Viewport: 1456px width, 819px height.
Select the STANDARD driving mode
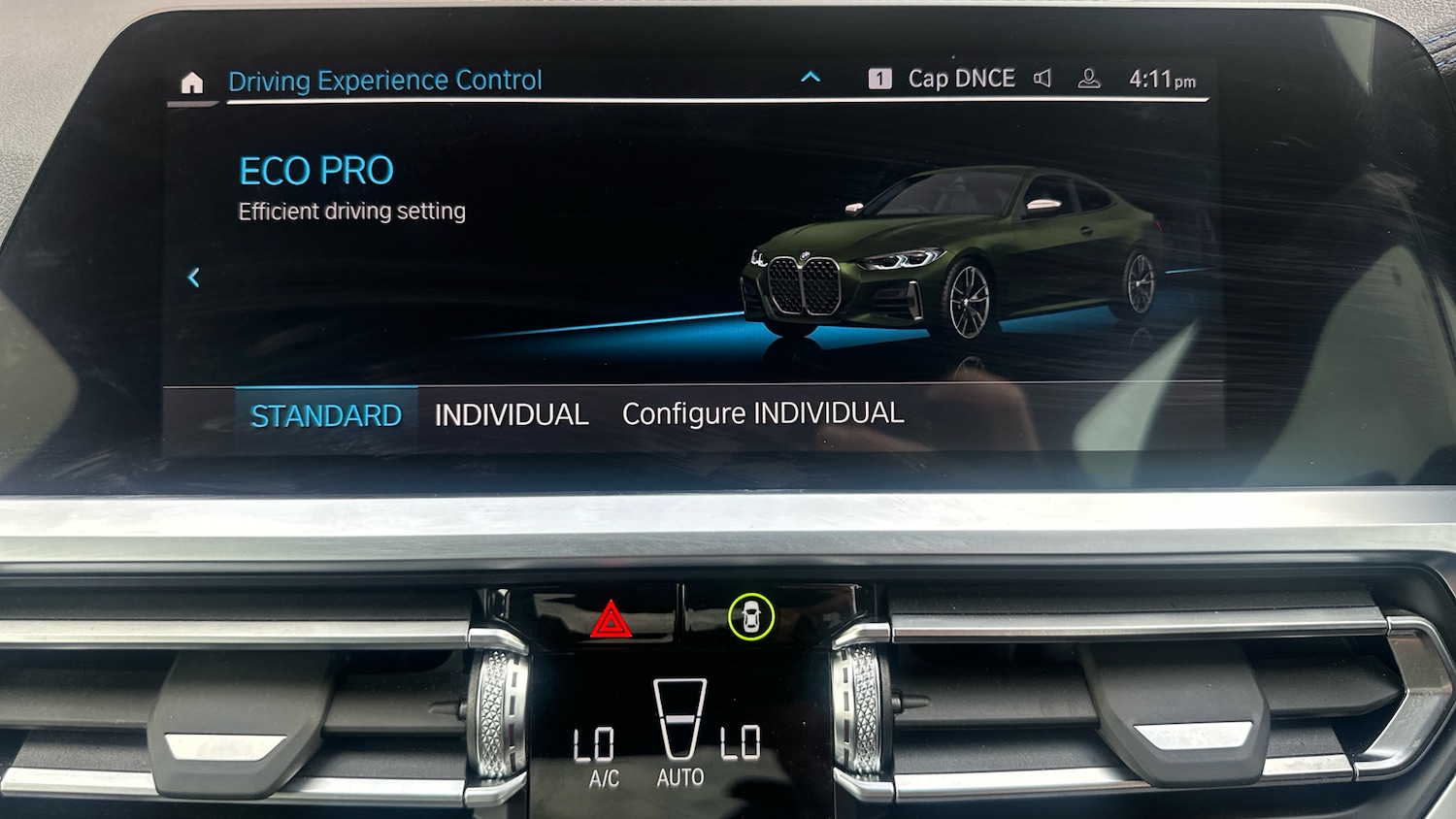tap(326, 416)
